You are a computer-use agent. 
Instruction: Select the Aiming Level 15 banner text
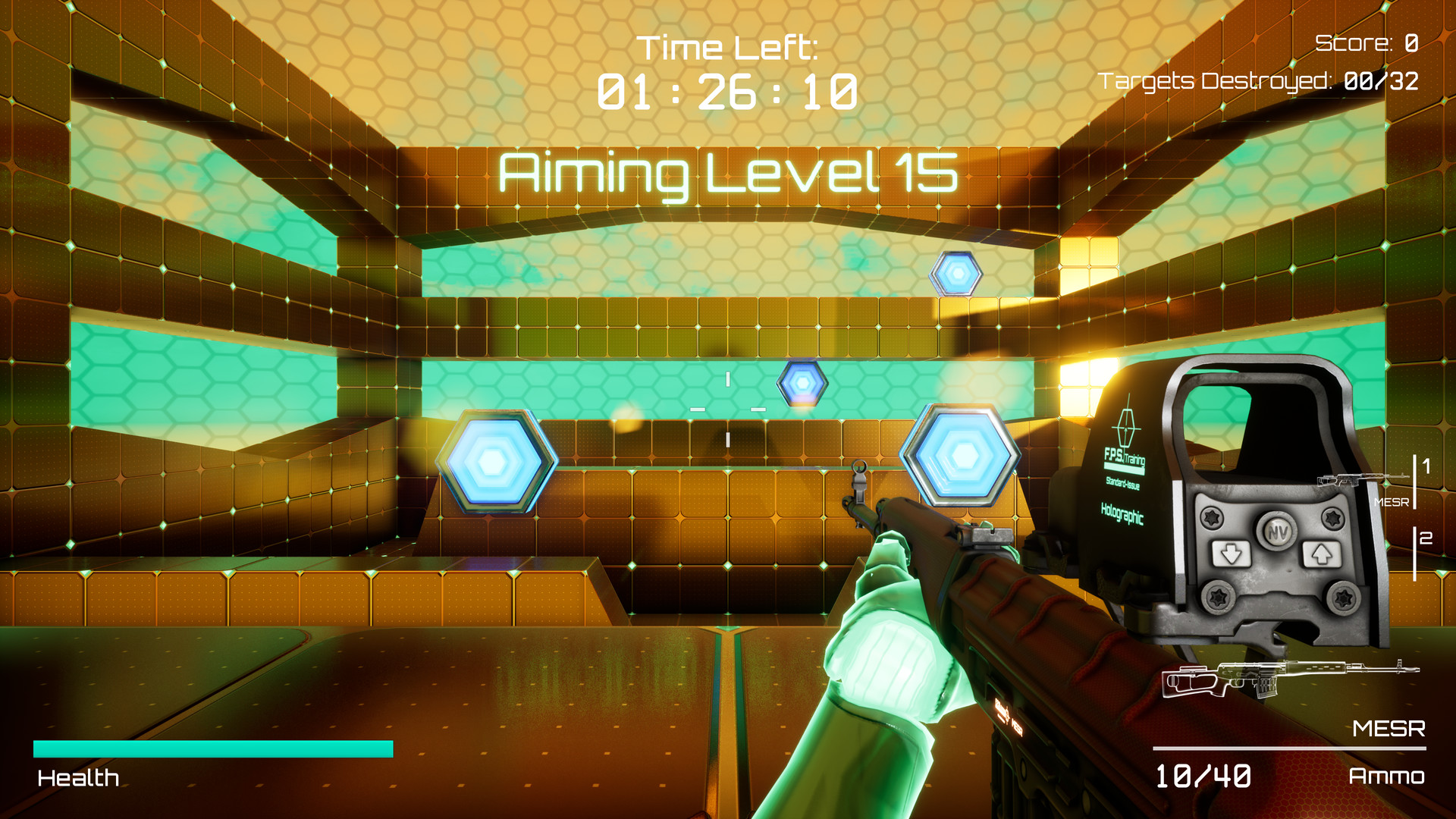point(728,174)
